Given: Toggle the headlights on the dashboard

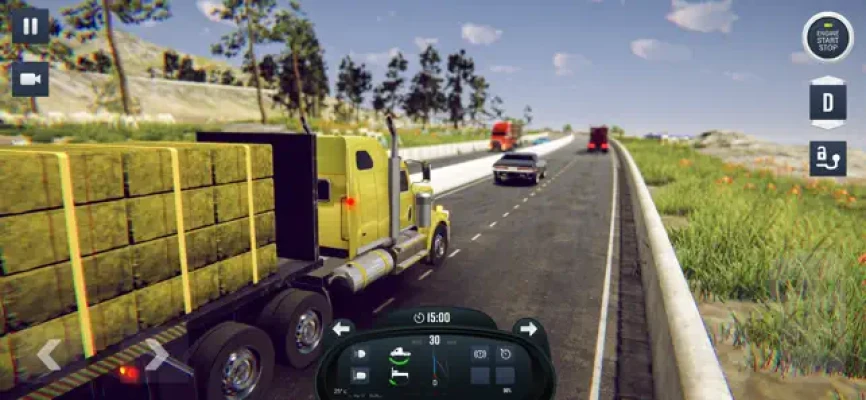Looking at the screenshot, I should coord(360,353).
